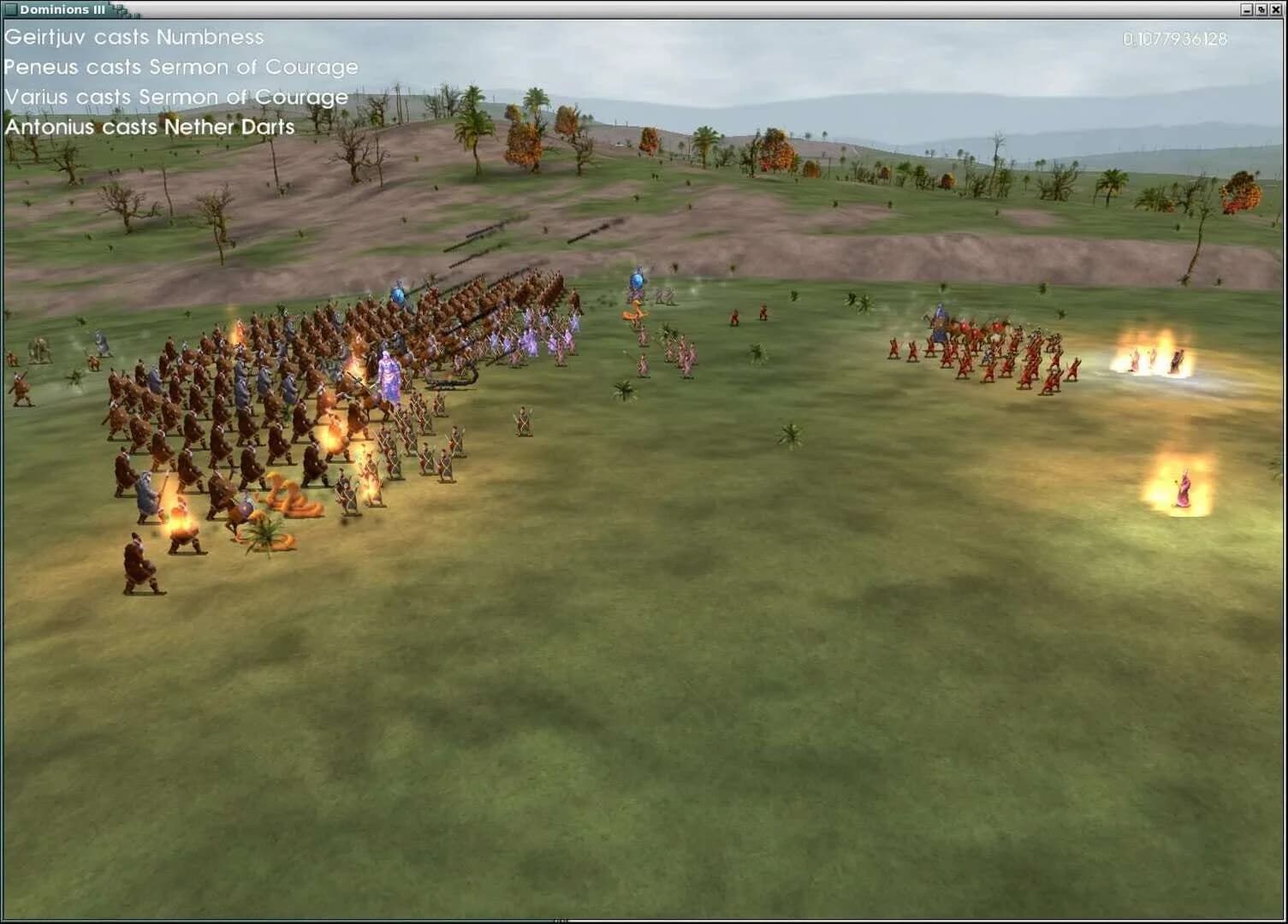The height and width of the screenshot is (924, 1288).
Task: Click the timer value in the top-right corner
Action: pyautogui.click(x=1174, y=38)
